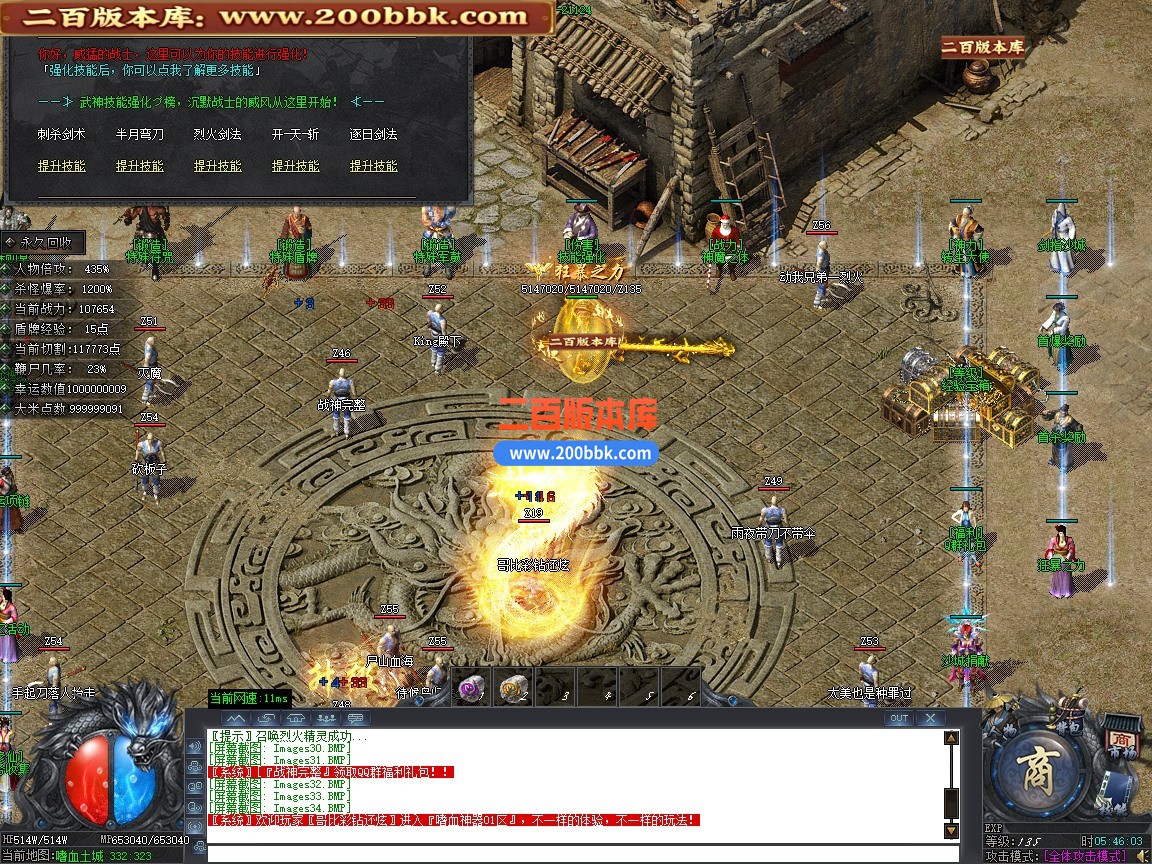The width and height of the screenshot is (1152, 864).
Task: Use the purple scroll in hotbar slot 1
Action: coord(472,689)
